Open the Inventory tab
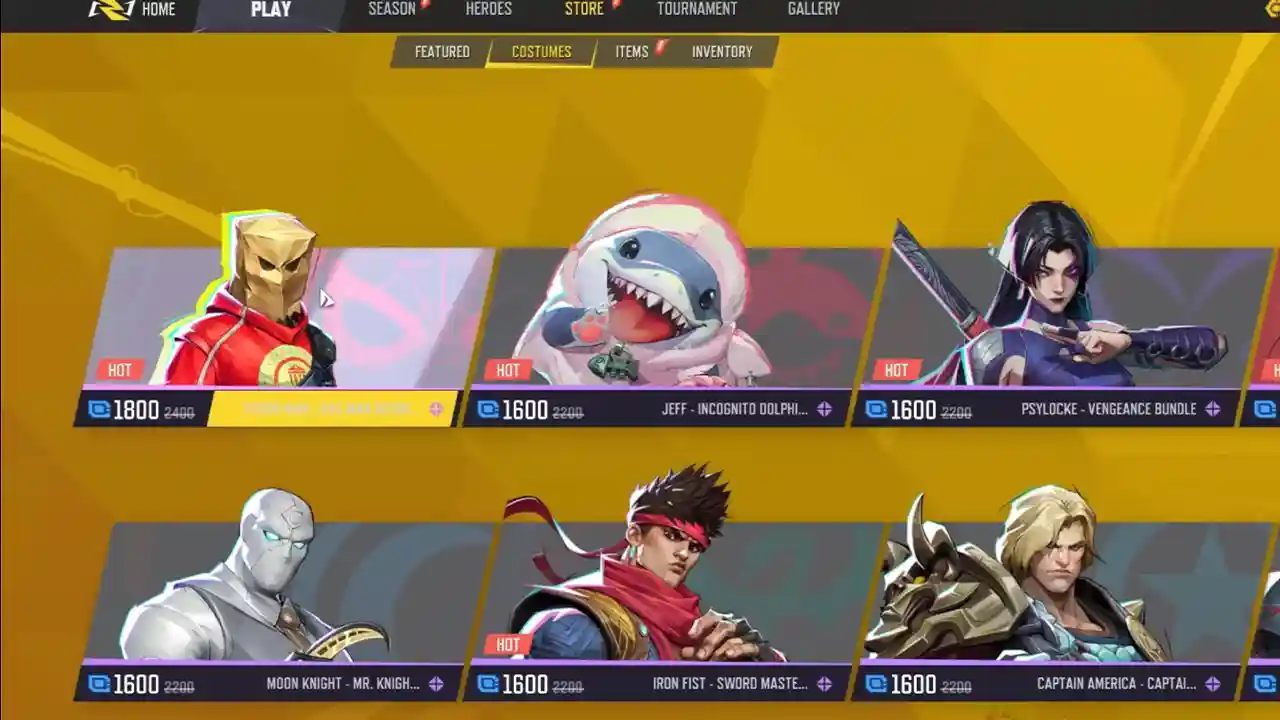 724,52
